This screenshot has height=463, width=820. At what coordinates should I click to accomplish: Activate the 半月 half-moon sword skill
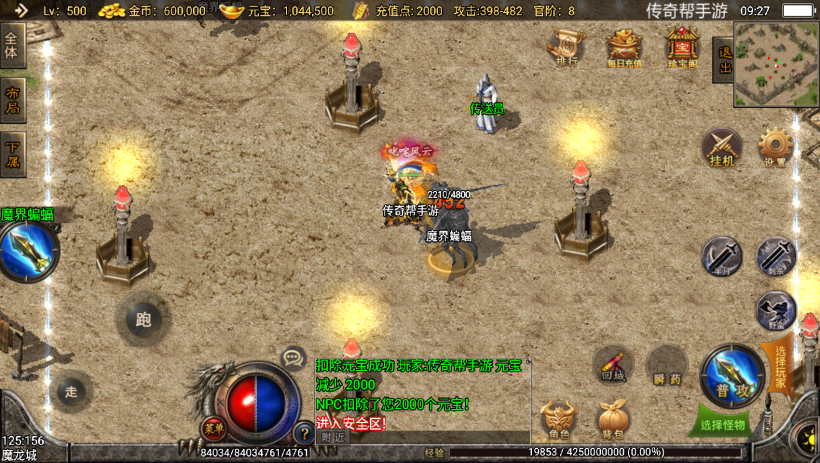(x=721, y=256)
